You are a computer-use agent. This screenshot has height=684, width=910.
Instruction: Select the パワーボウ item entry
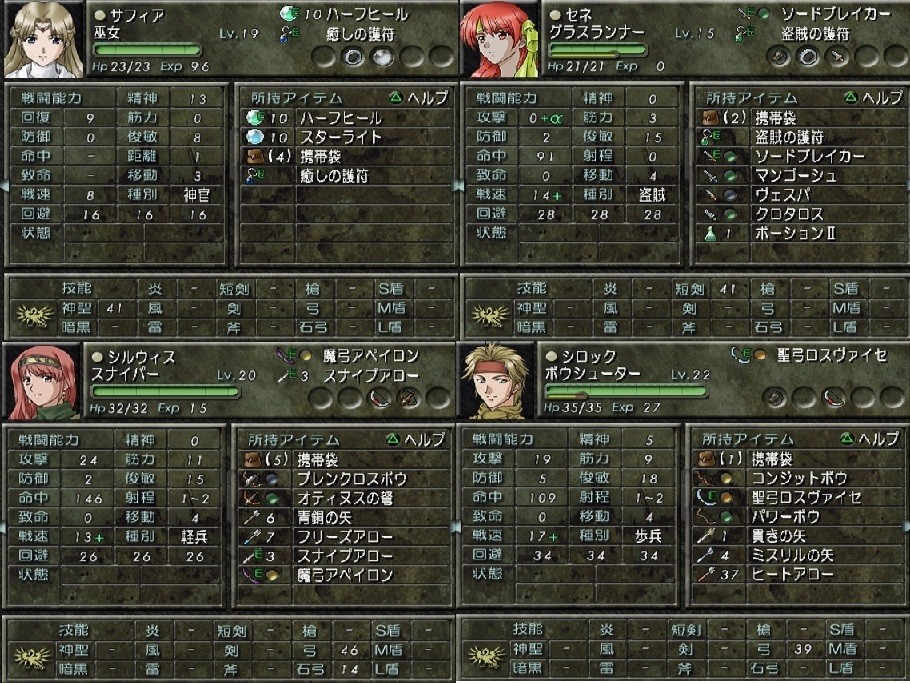click(x=784, y=517)
